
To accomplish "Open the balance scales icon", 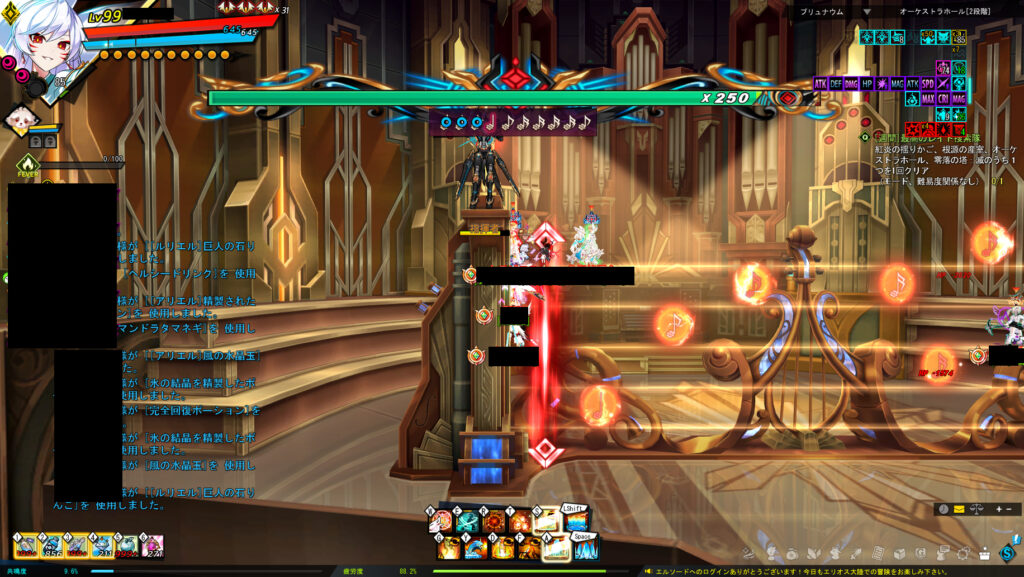I will pos(977,509).
